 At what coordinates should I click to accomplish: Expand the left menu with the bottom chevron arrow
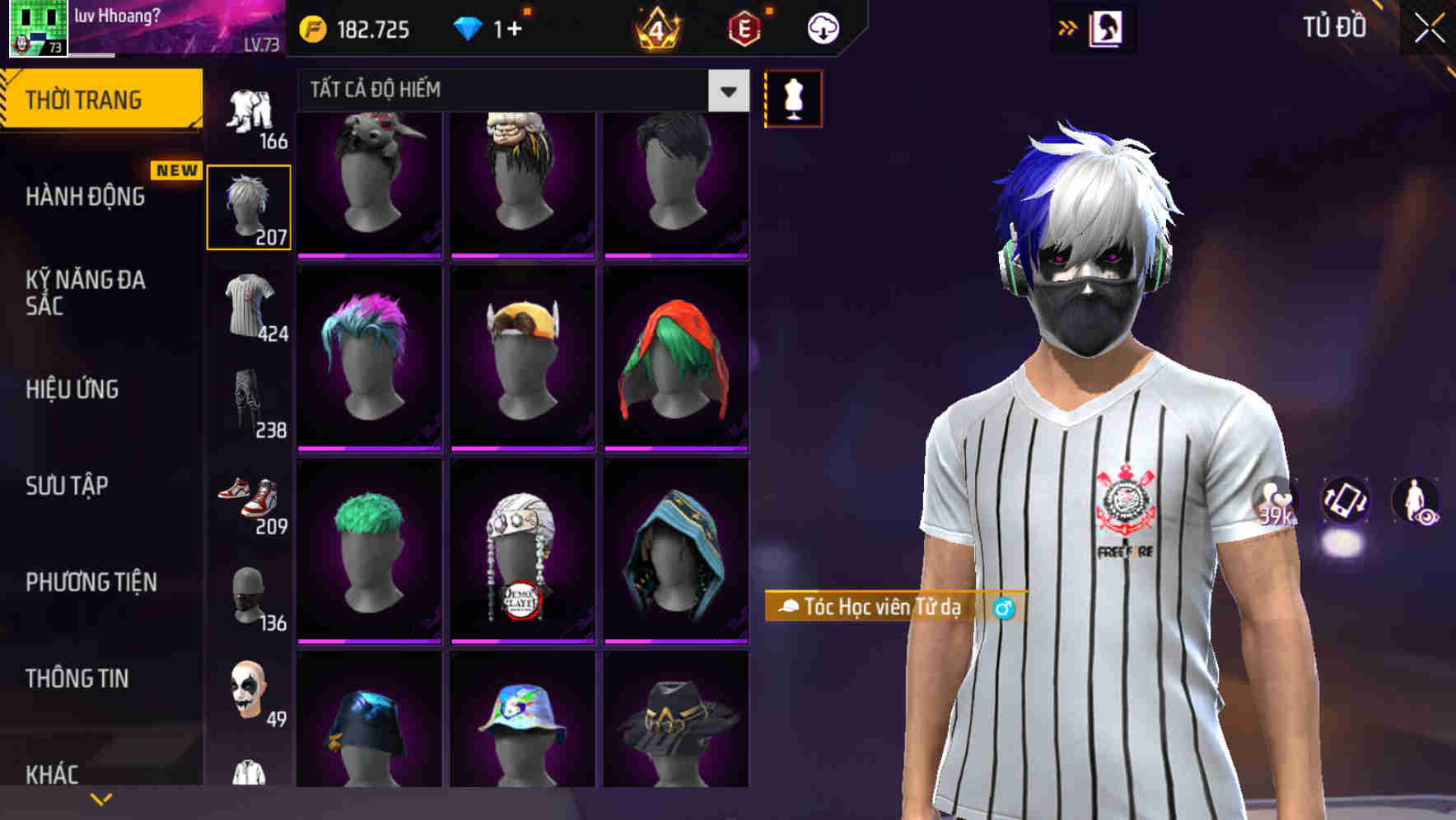pos(100,797)
